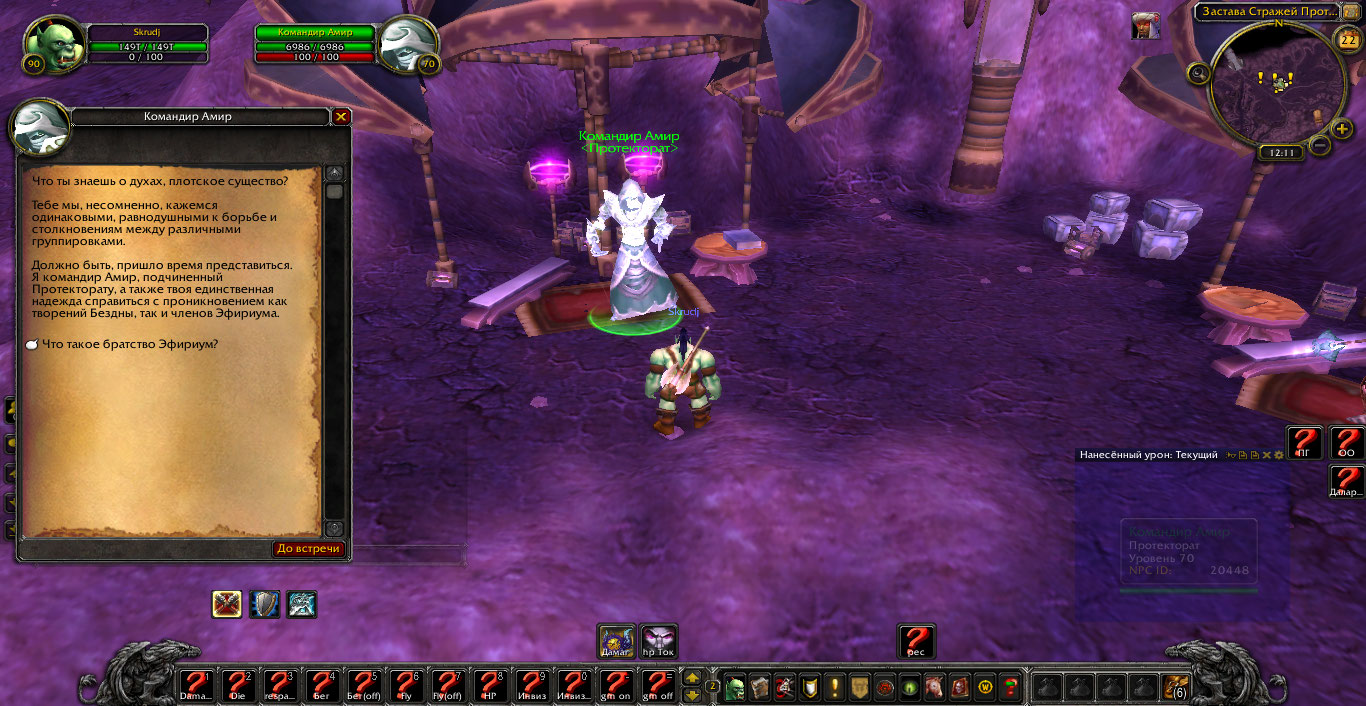Trigger the "gm on" macro button
This screenshot has height=706, width=1366.
pyautogui.click(x=616, y=687)
